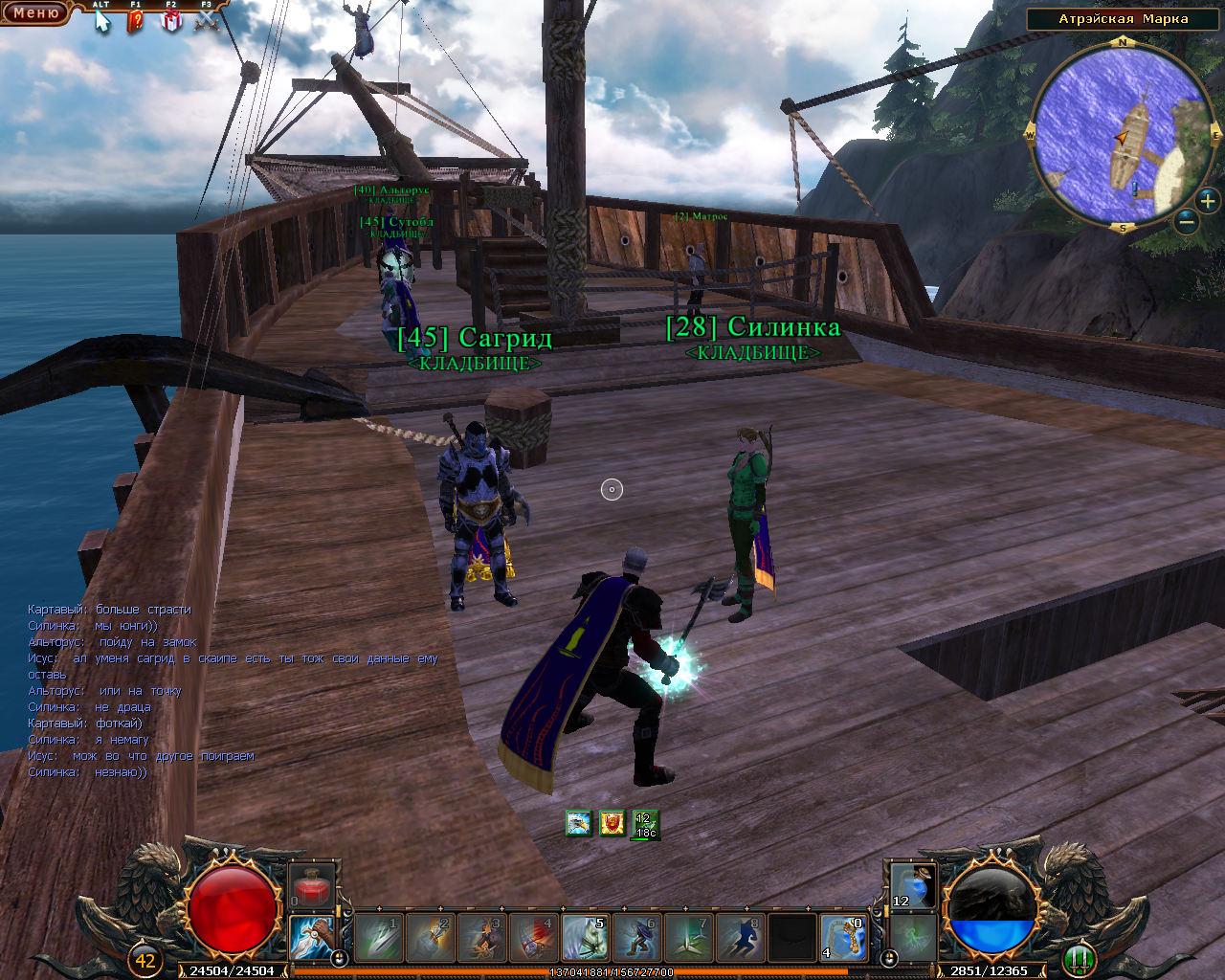Open the gift box icon
The width and height of the screenshot is (1225, 980).
[171, 19]
